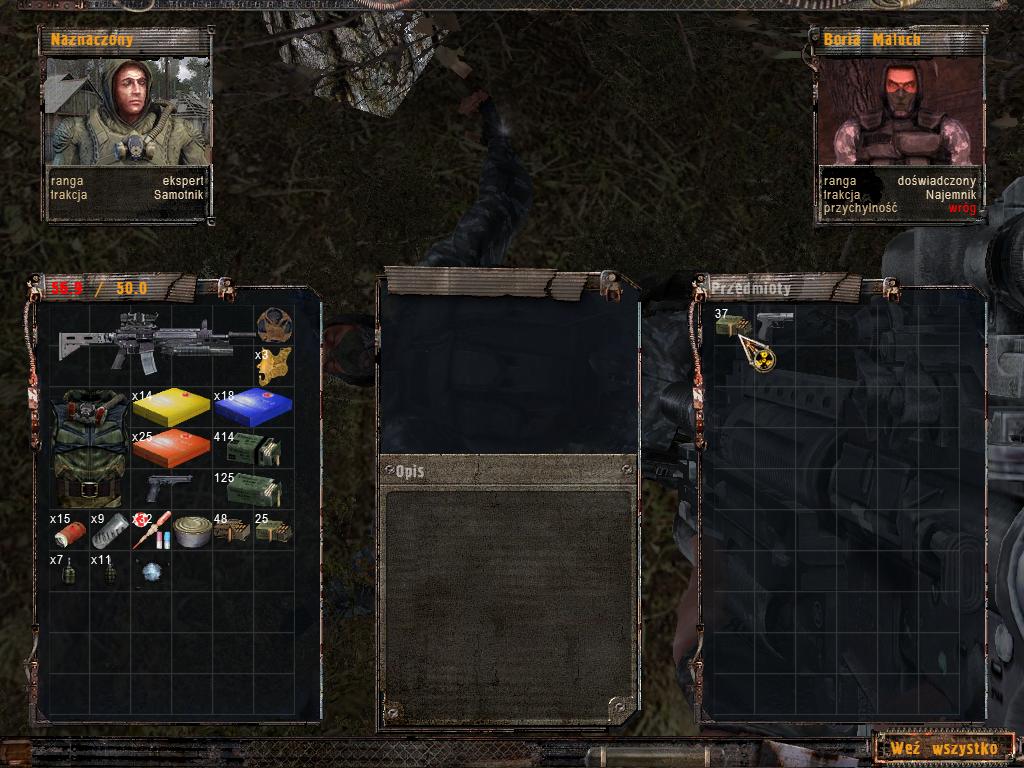Take the 37-round ammo from the corpse
Screen dimensions: 1024x768
(x=732, y=326)
